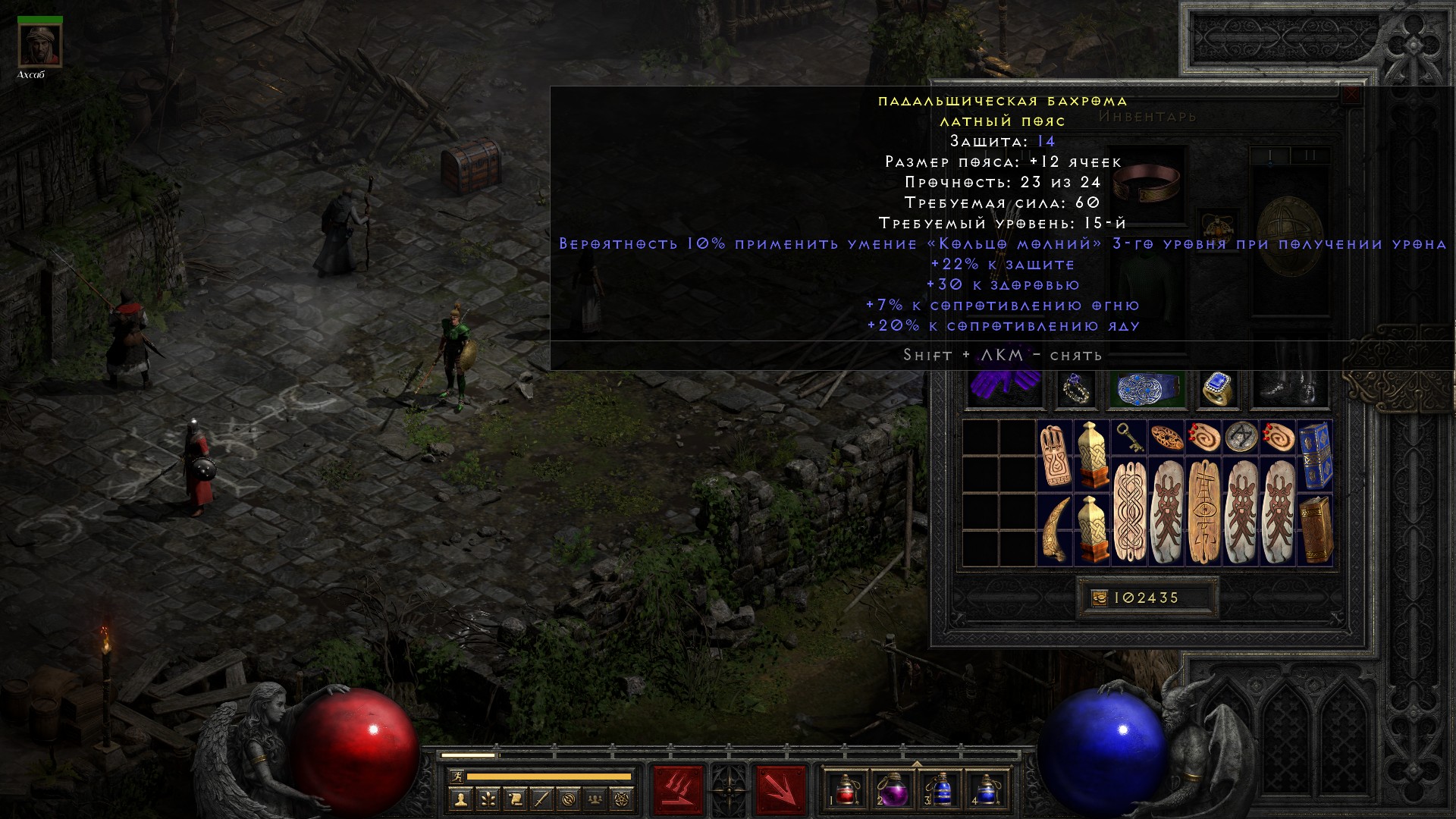Open the right arrow skill selection
1456x819 pixels.
[780, 789]
